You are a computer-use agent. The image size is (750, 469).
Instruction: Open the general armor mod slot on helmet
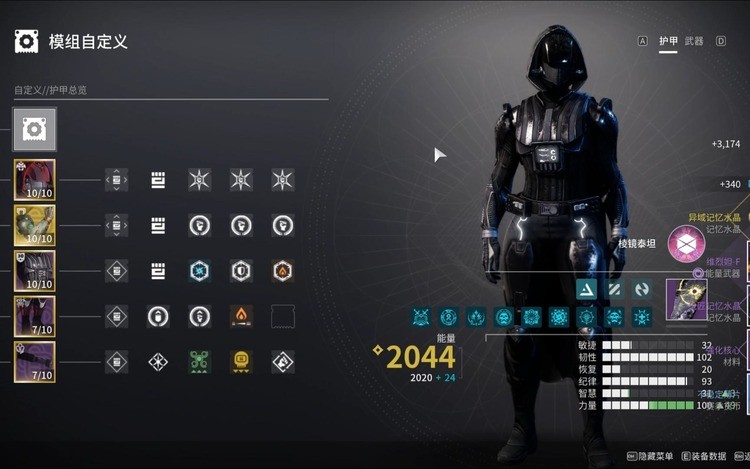(x=158, y=180)
